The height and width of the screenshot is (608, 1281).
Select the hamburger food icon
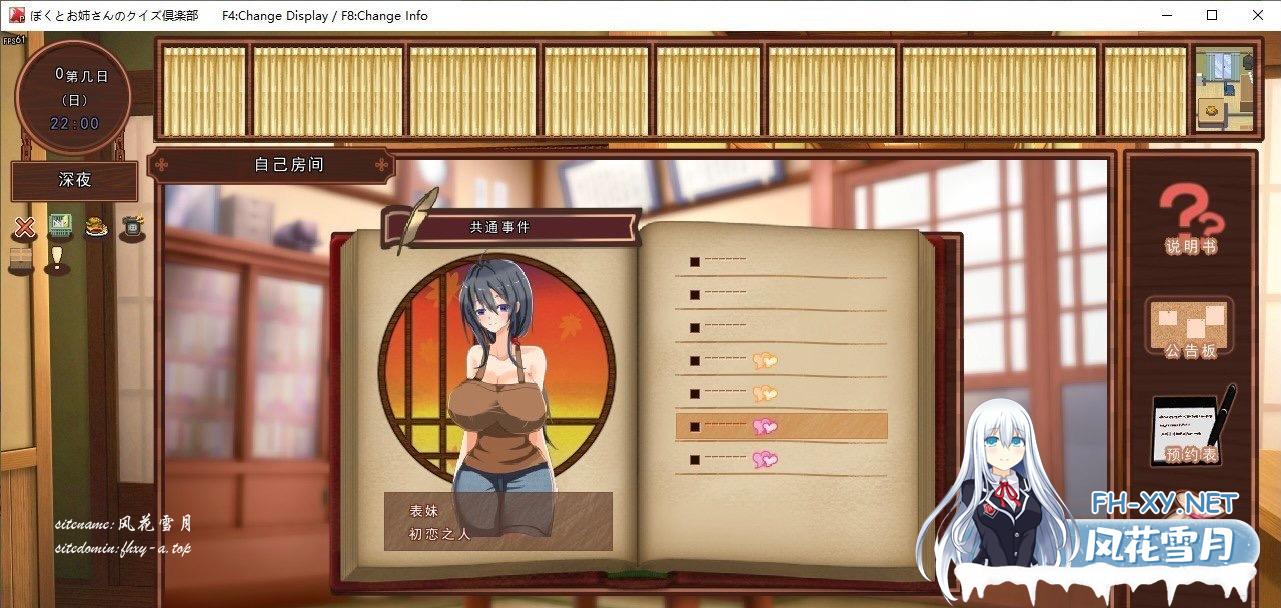97,227
